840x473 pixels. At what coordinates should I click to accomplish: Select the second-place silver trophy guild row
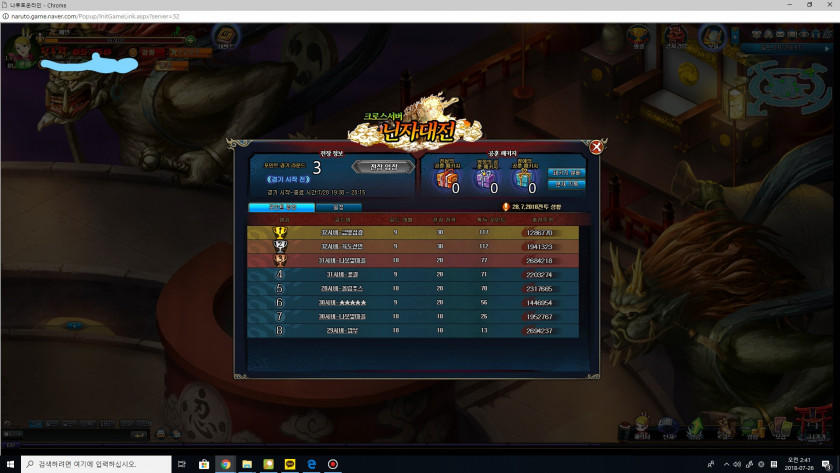(412, 246)
